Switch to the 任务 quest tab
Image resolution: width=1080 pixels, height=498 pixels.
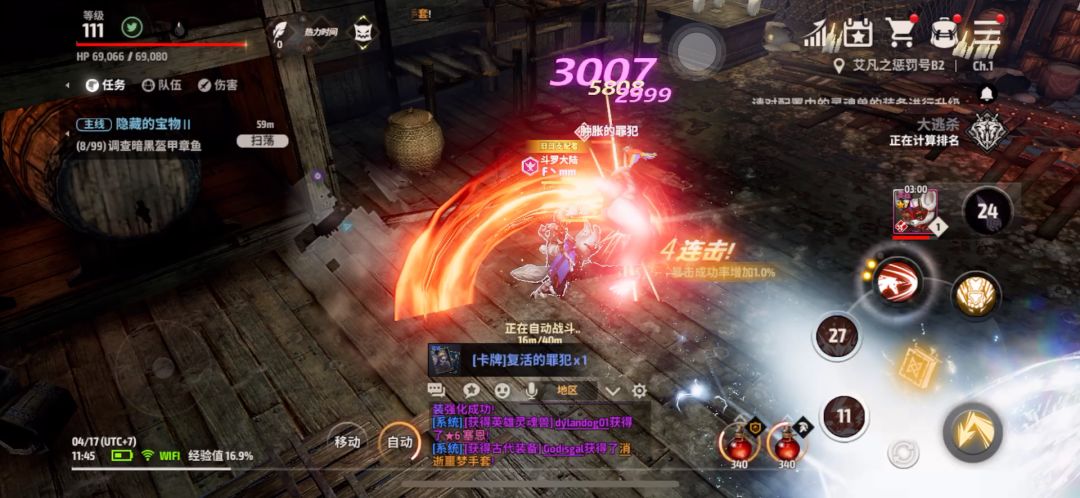[x=105, y=85]
